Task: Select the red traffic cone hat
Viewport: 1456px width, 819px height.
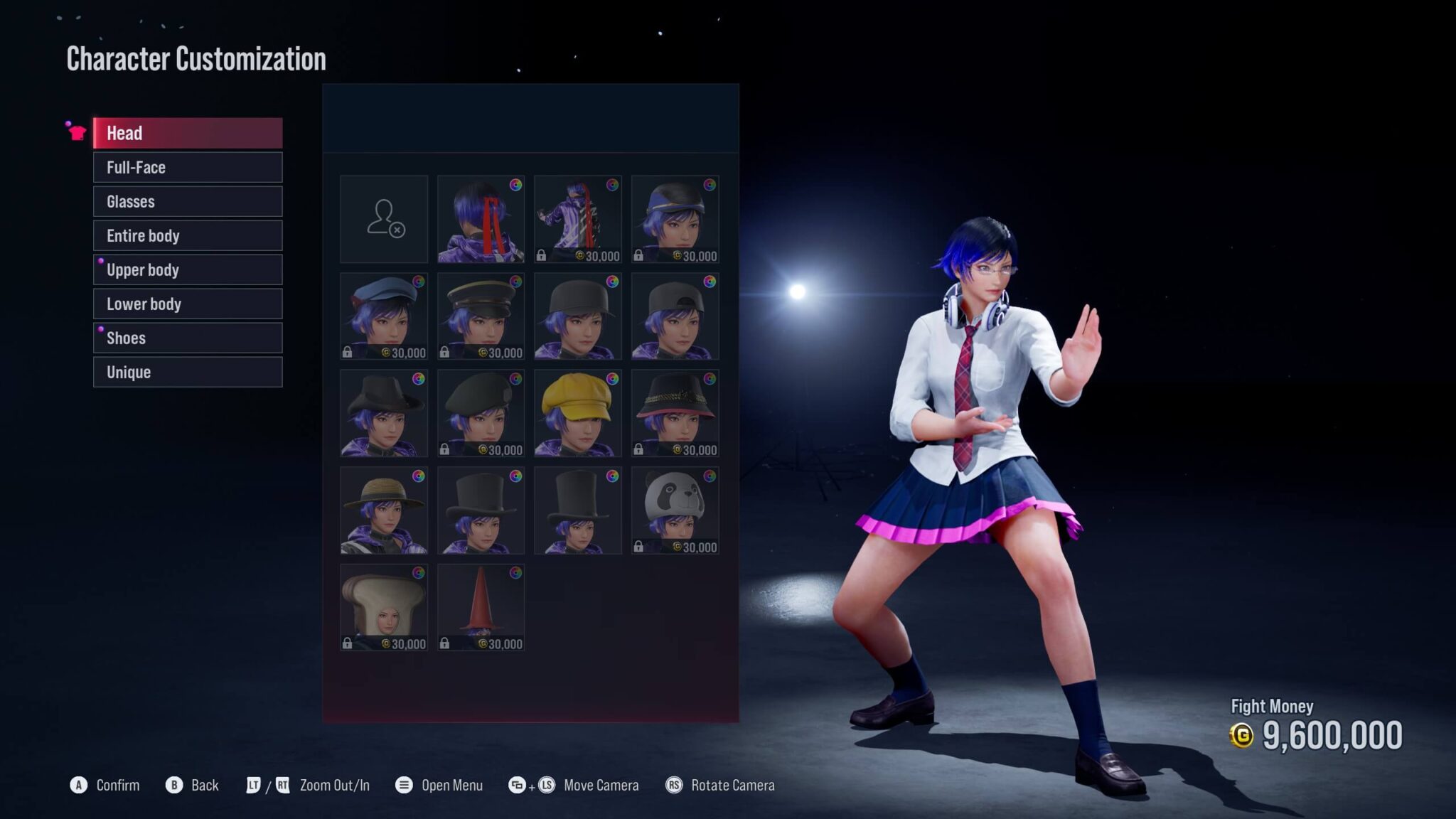Action: 481,607
